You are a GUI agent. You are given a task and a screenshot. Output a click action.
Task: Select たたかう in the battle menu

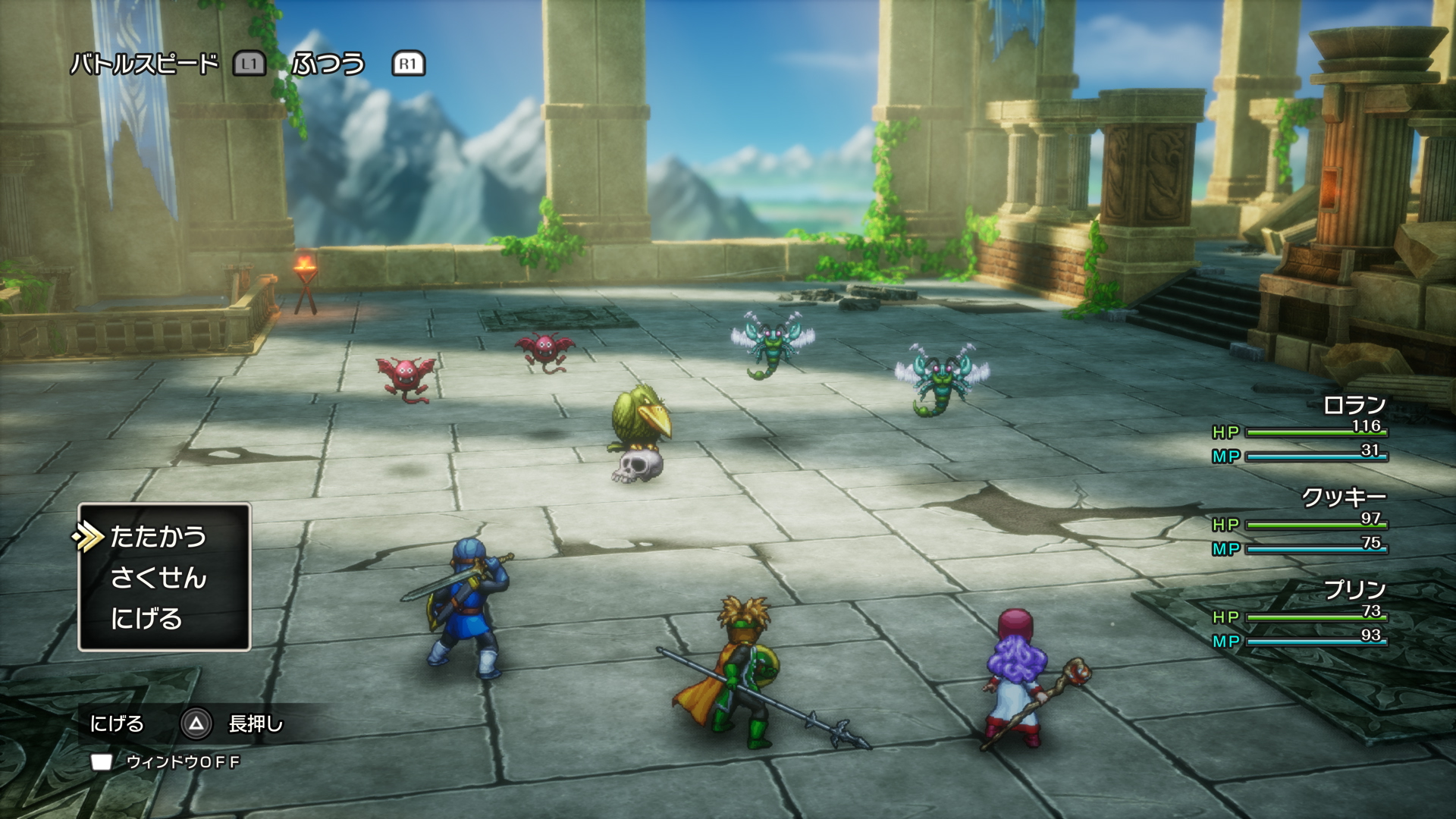pyautogui.click(x=158, y=537)
